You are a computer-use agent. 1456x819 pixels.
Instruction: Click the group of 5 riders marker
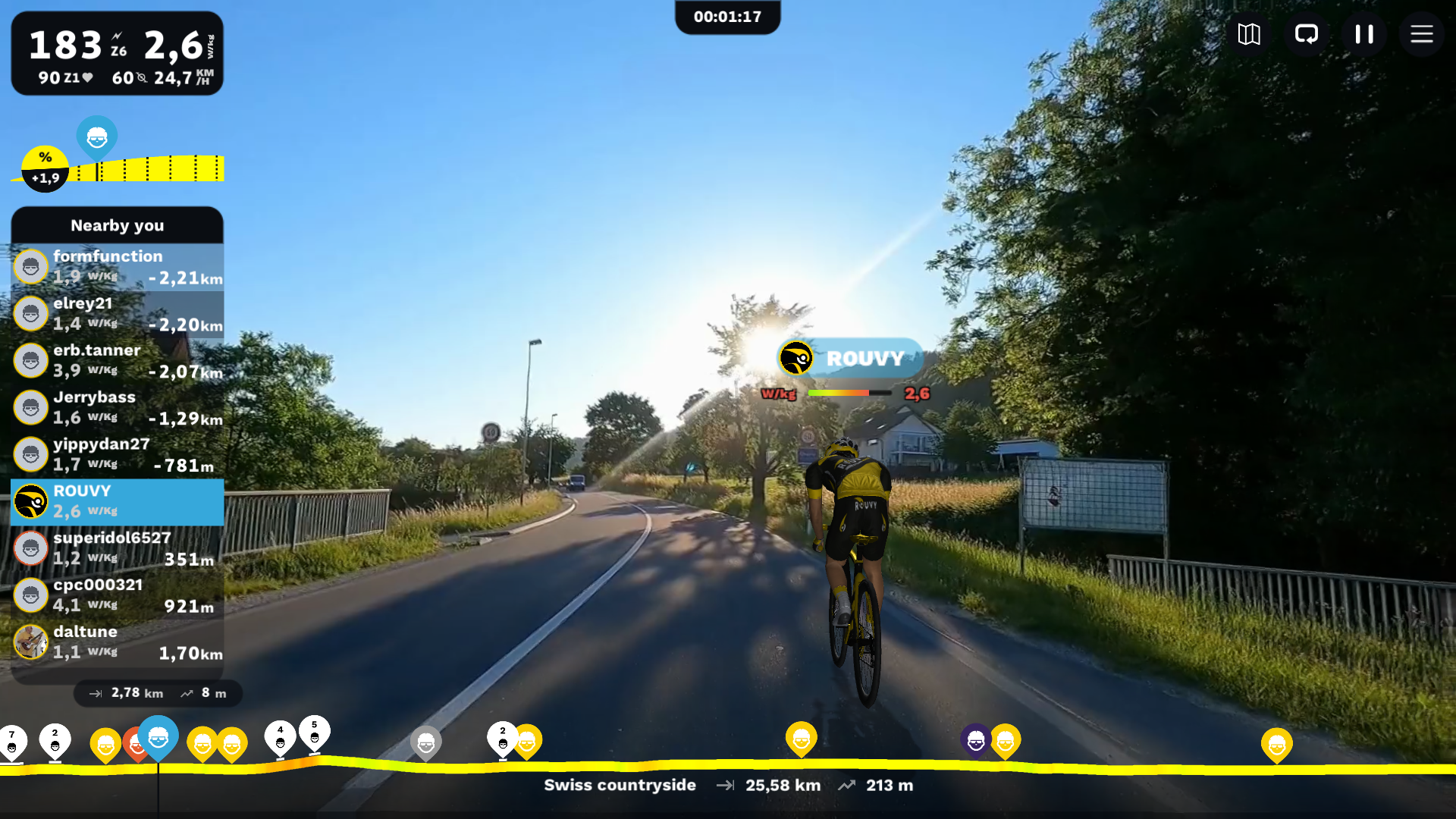point(315,733)
